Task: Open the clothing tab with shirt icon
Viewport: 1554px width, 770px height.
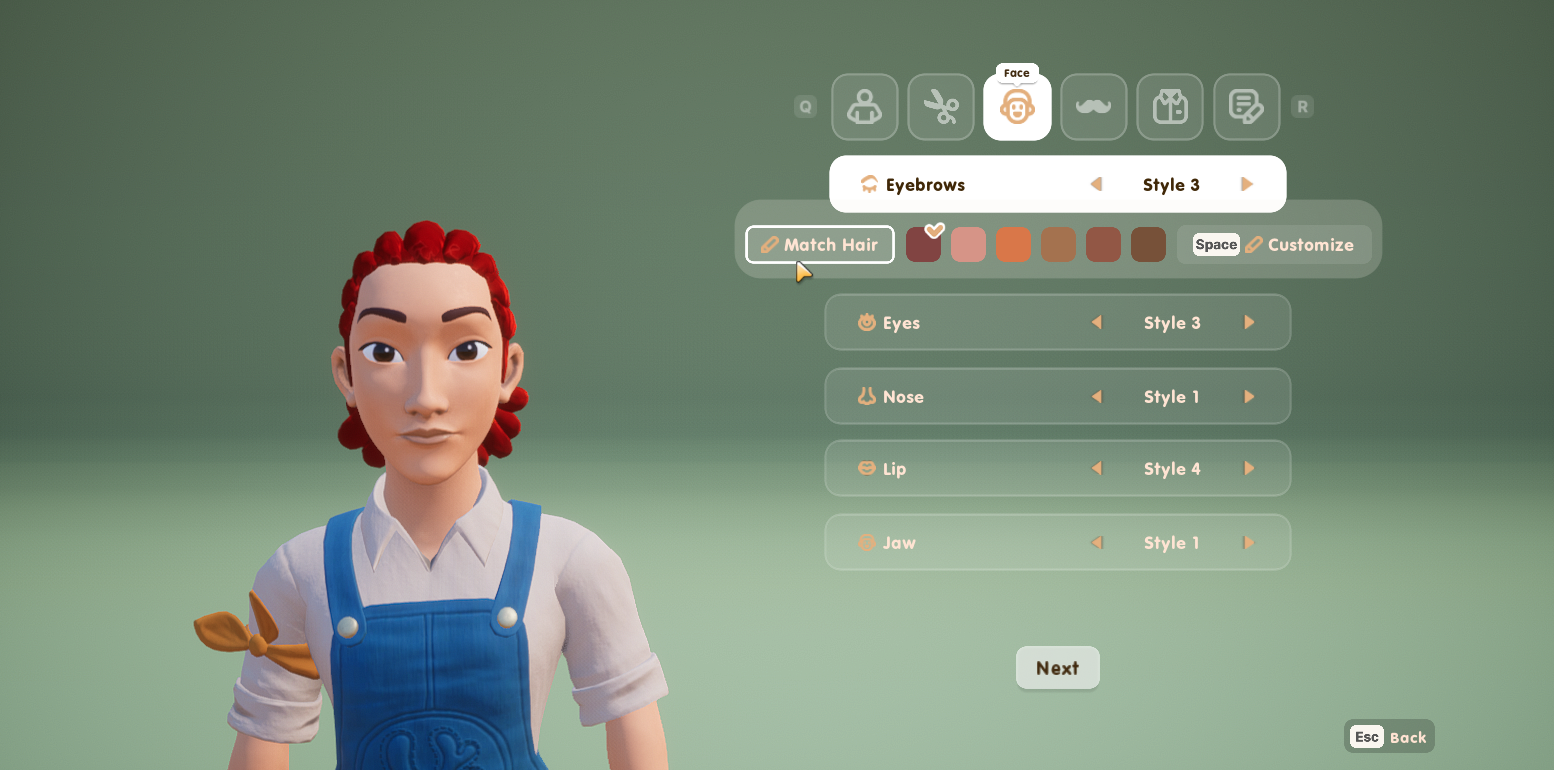Action: [x=1170, y=107]
